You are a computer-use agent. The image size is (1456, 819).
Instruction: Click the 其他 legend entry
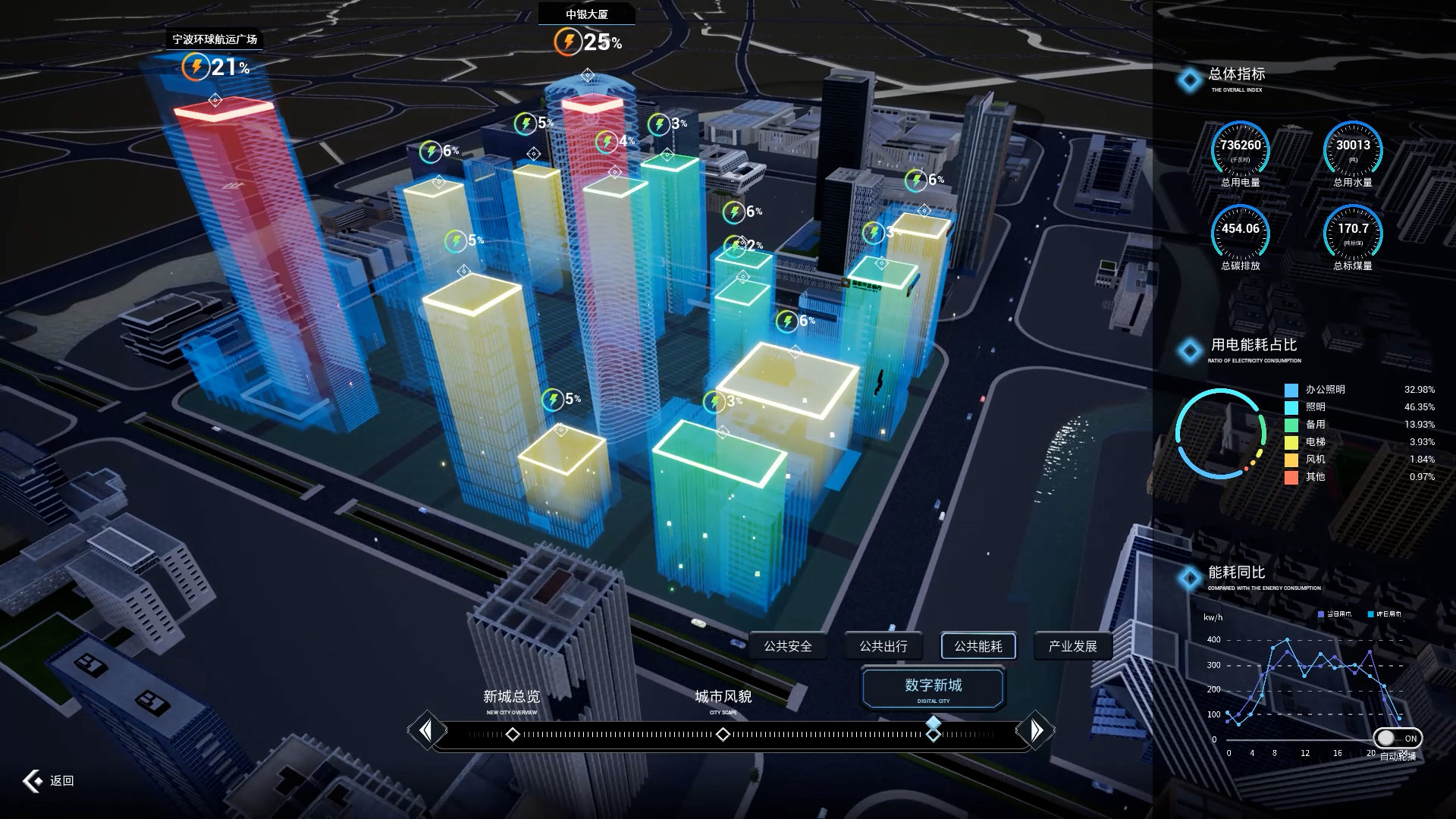tap(1315, 477)
